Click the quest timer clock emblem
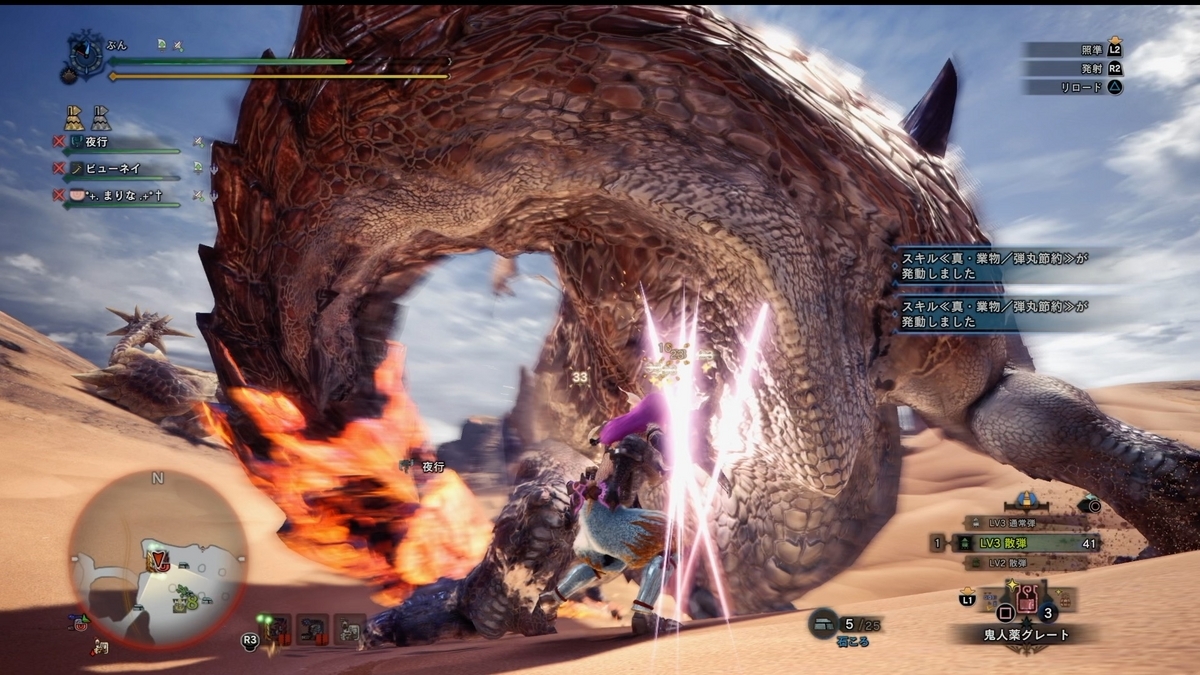 click(85, 53)
